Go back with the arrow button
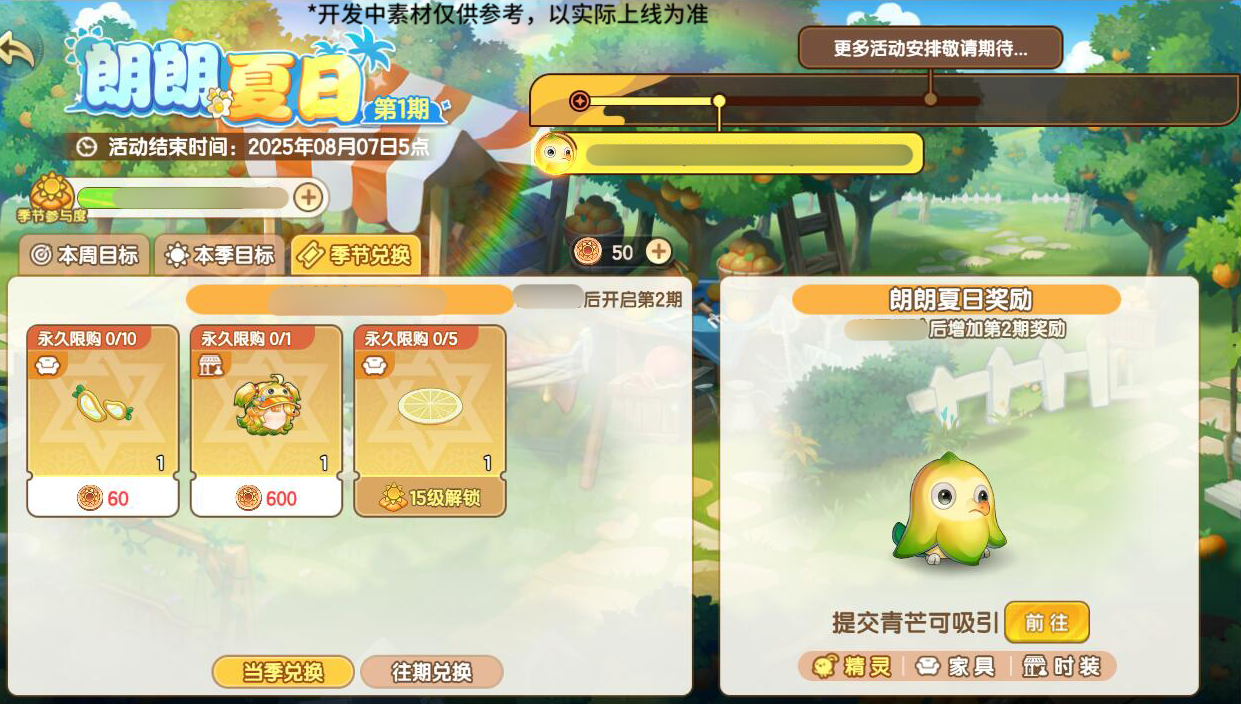Viewport: 1241px width, 704px height. click(x=18, y=50)
